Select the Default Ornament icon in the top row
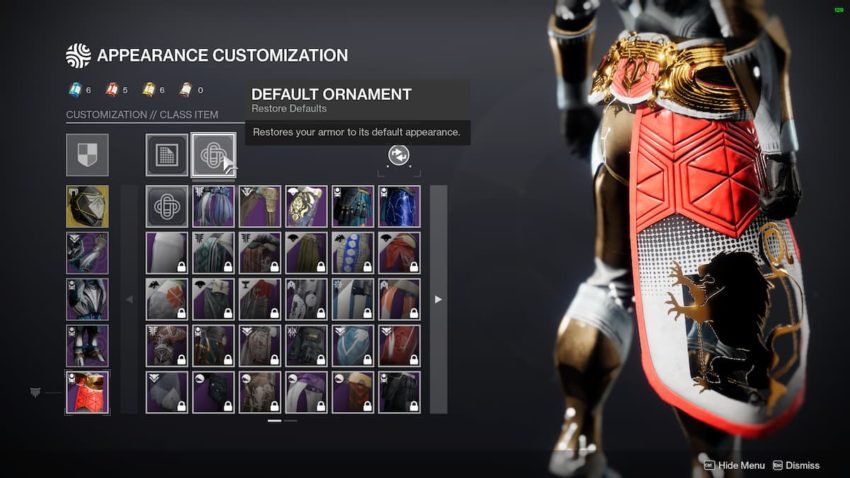850x478 pixels. point(213,155)
